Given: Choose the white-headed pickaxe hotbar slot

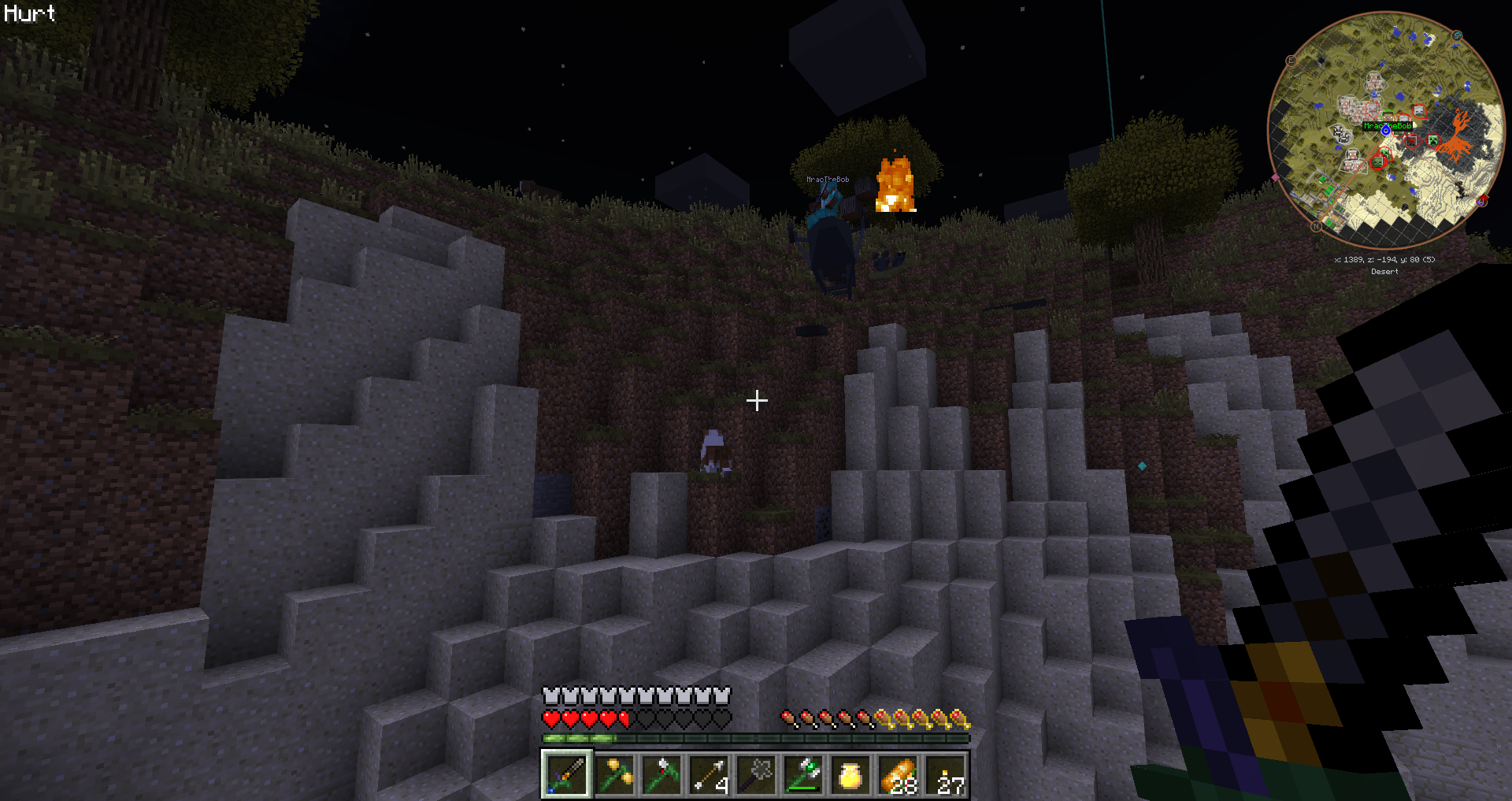Looking at the screenshot, I should coord(662,775).
